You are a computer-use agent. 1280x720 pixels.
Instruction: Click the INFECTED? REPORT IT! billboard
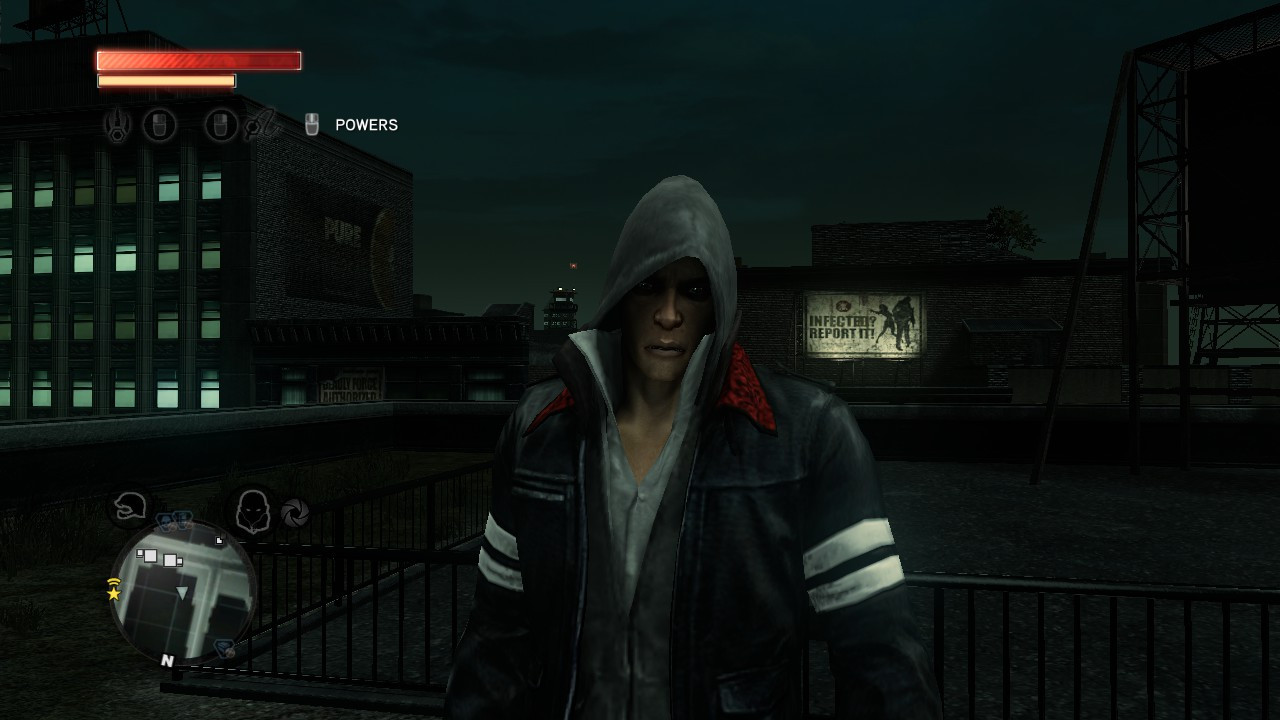[x=862, y=321]
